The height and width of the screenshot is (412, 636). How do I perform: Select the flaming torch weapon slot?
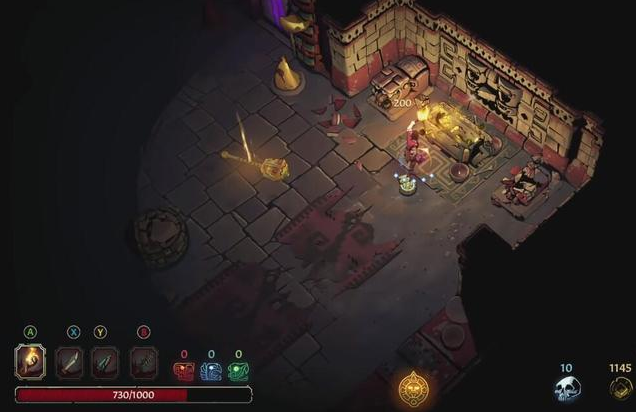coord(30,361)
